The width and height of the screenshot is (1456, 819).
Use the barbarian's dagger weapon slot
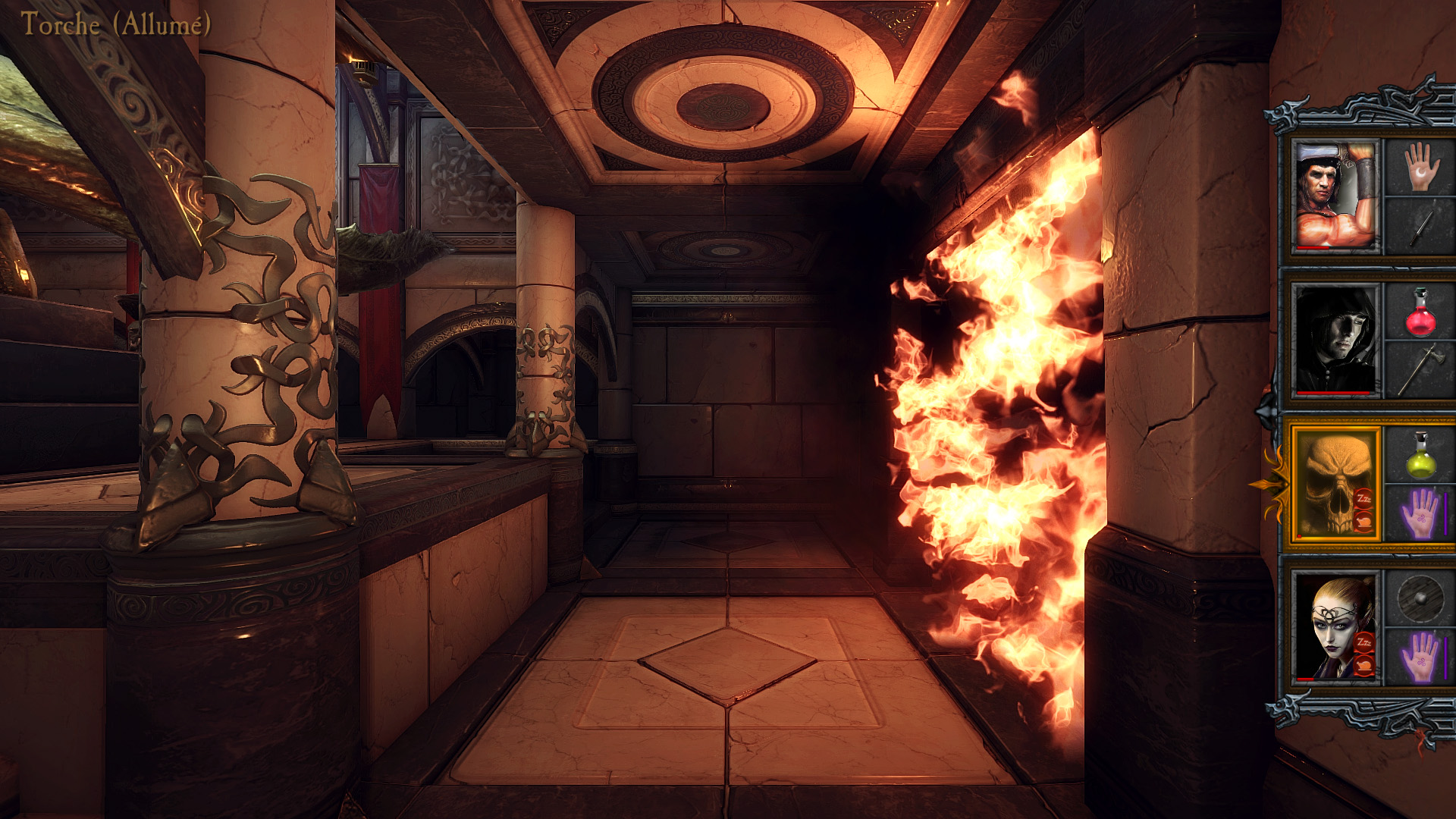(1421, 227)
